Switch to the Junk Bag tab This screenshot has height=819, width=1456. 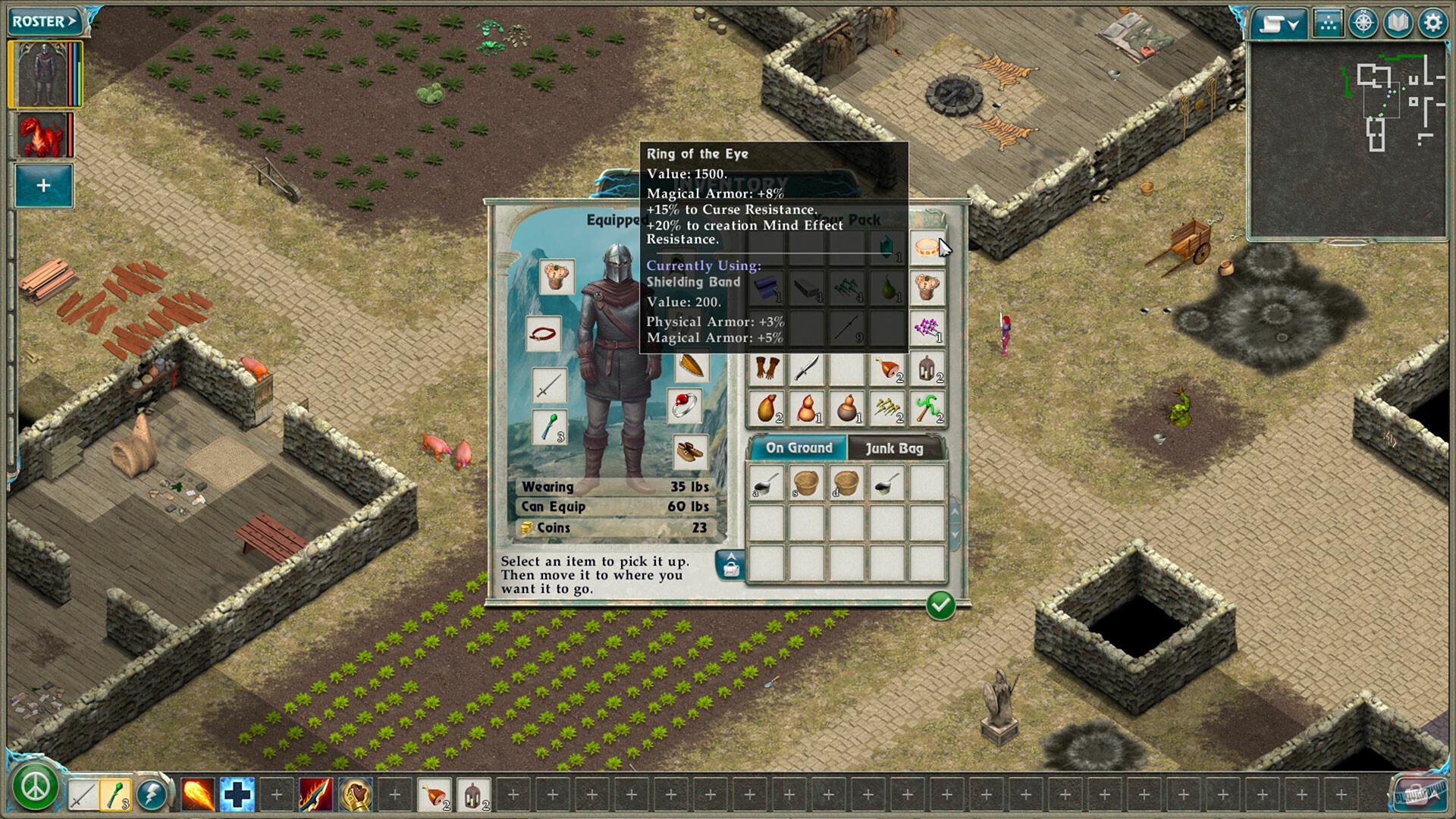[x=894, y=448]
